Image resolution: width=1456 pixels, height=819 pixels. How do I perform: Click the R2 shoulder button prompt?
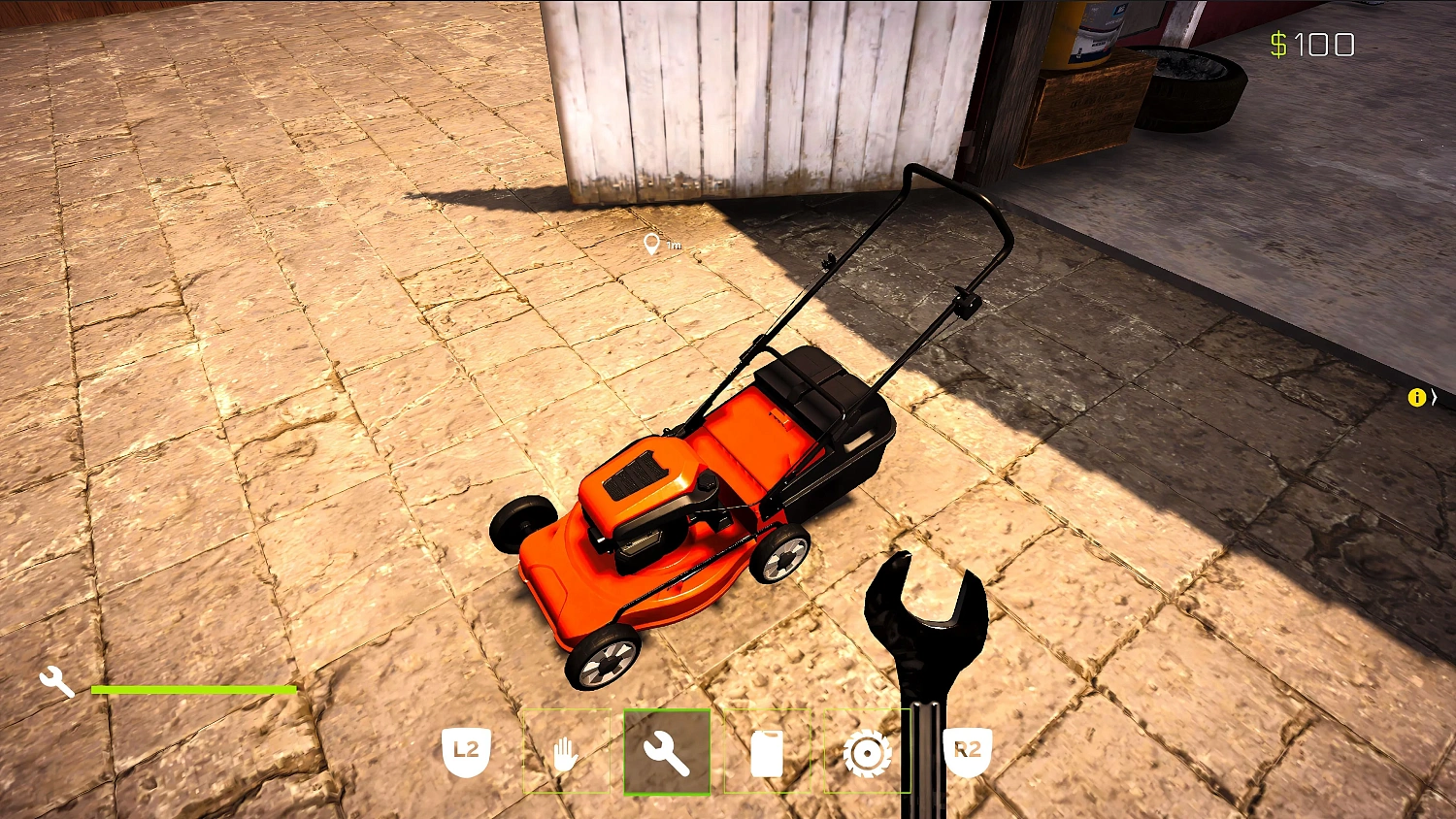click(x=967, y=750)
